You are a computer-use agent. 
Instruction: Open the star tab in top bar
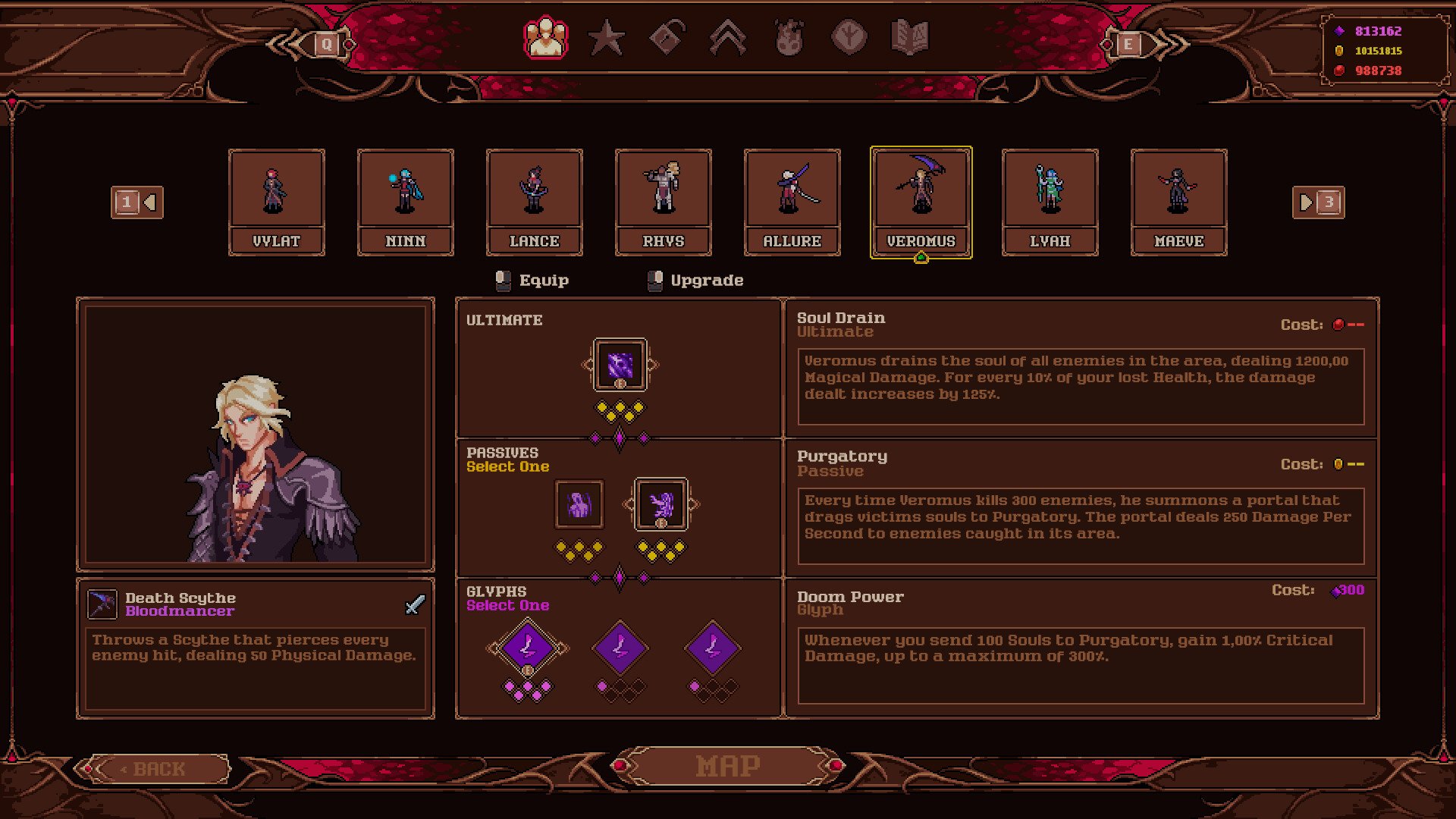607,38
